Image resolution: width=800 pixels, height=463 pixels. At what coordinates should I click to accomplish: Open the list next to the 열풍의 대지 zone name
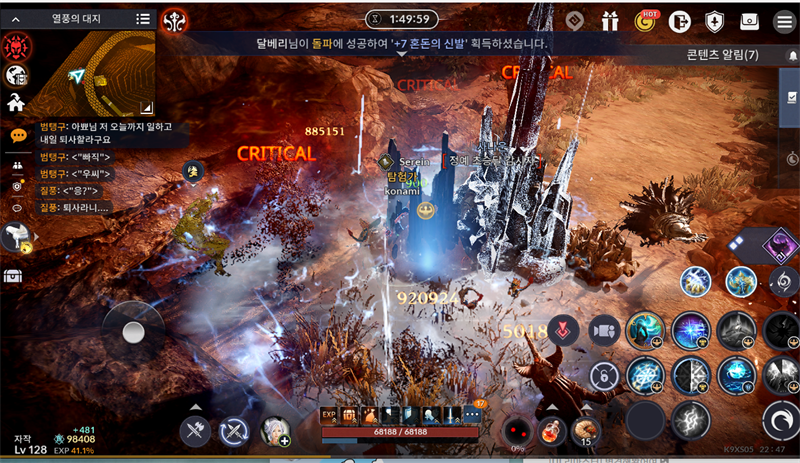(143, 18)
